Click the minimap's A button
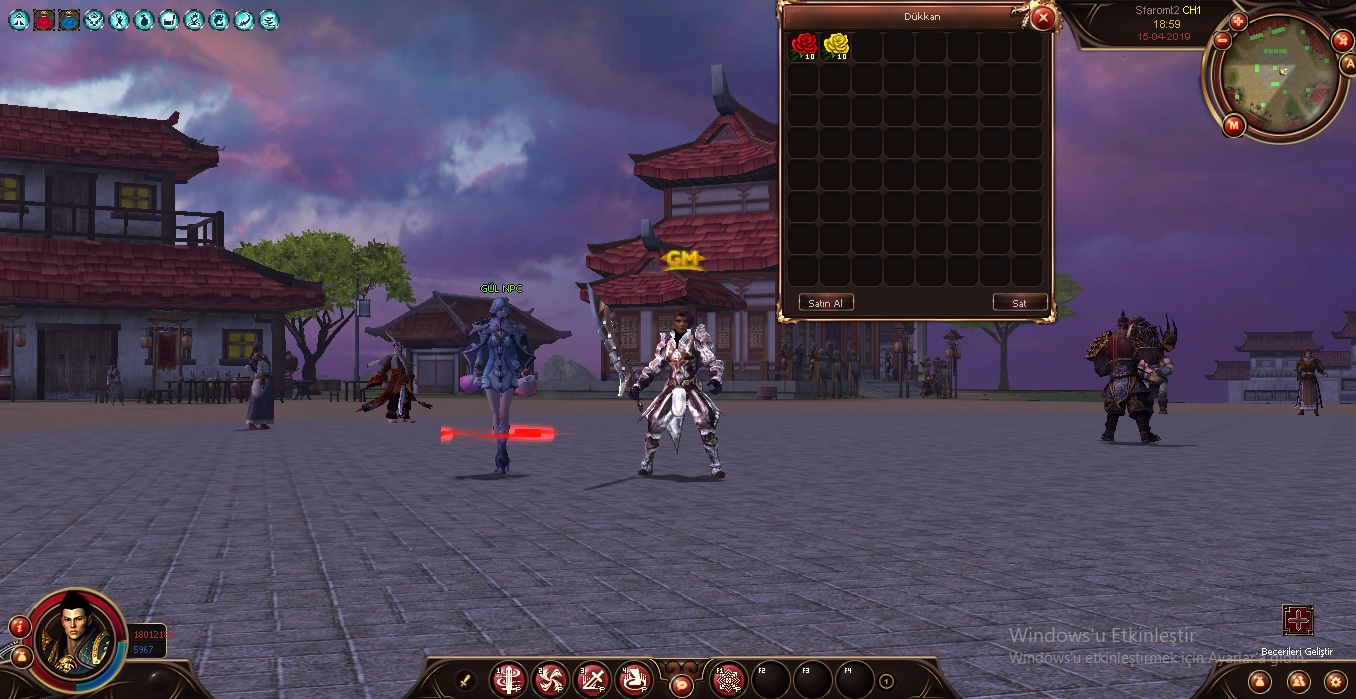Image resolution: width=1356 pixels, height=699 pixels. tap(1347, 63)
